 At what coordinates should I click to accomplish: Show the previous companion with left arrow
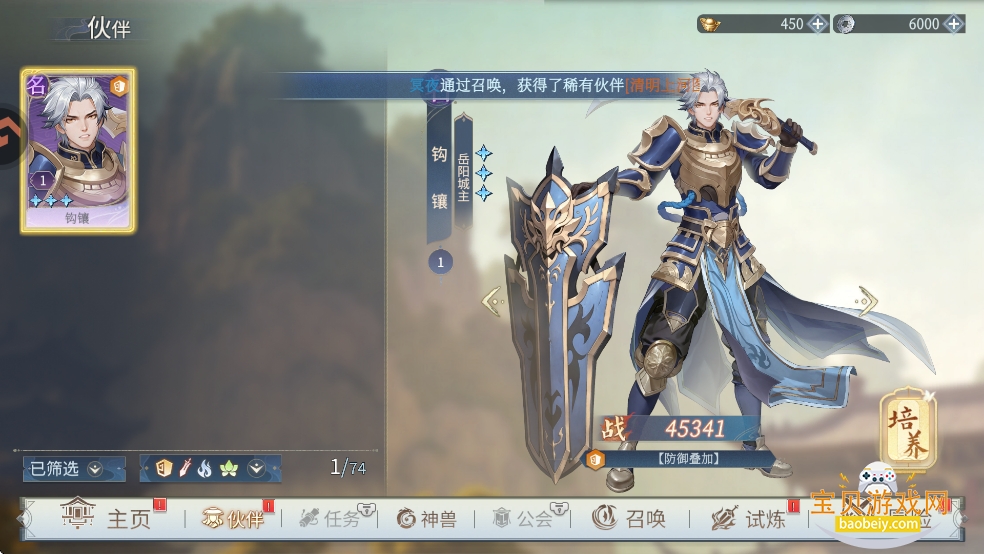[490, 300]
